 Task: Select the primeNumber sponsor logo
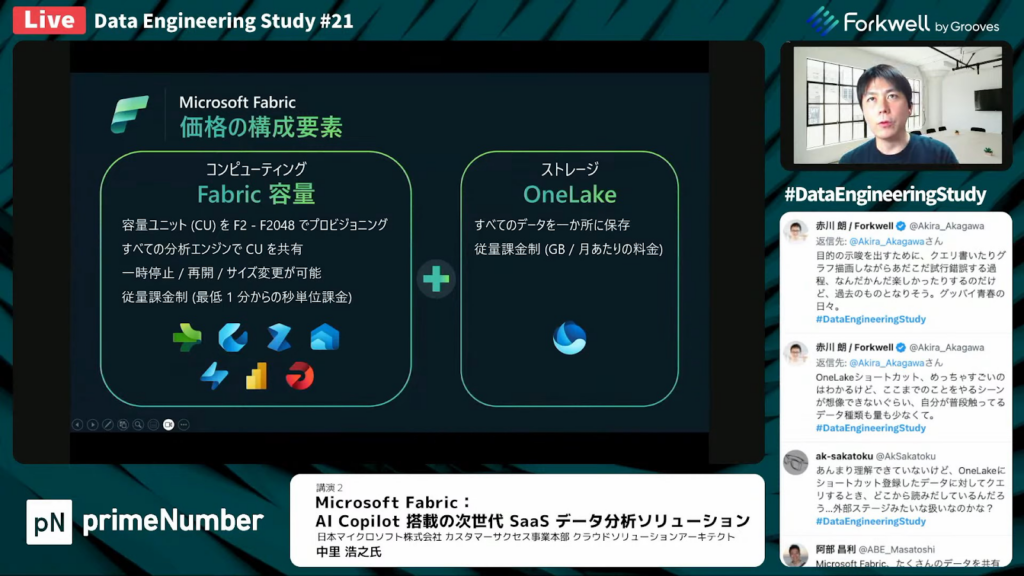pyautogui.click(x=146, y=521)
